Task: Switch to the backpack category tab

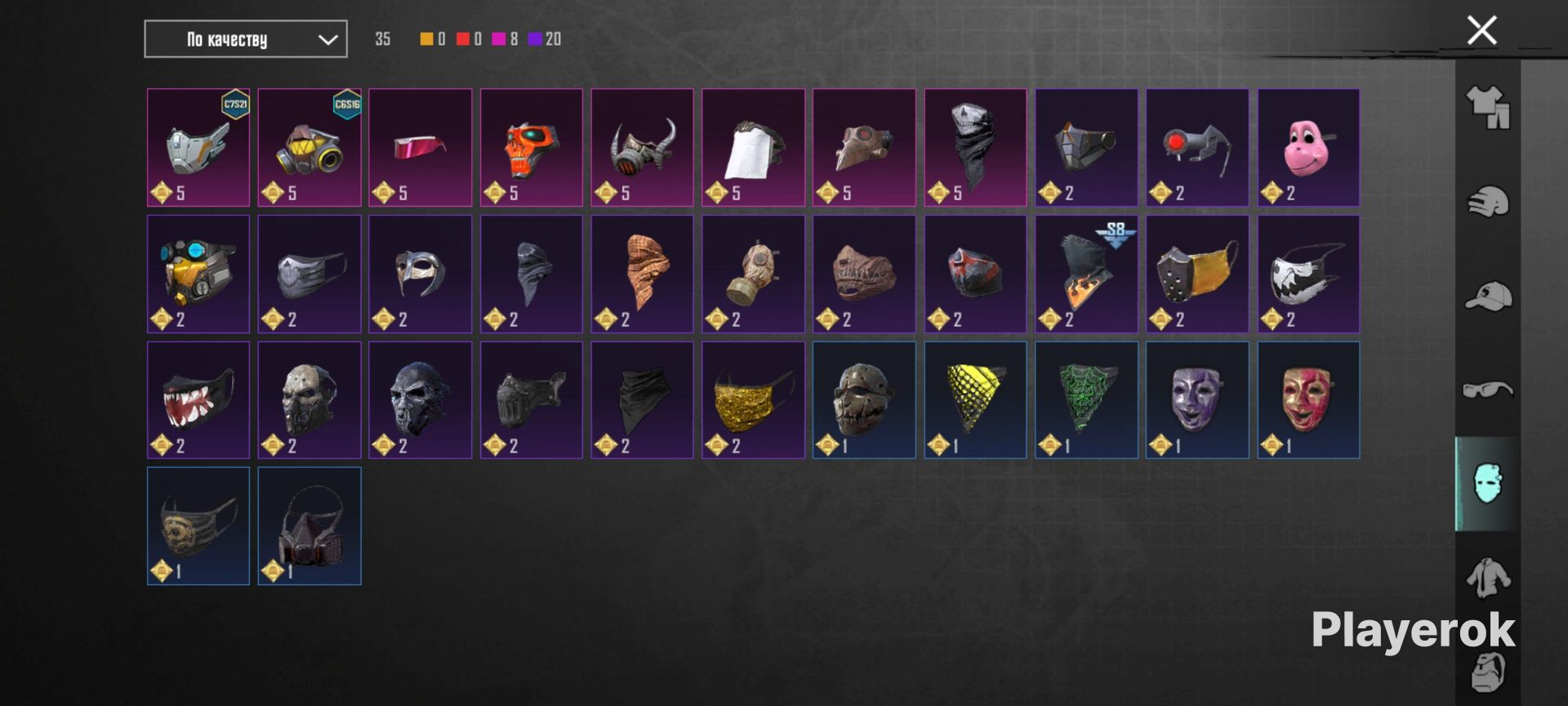Action: (x=1488, y=672)
